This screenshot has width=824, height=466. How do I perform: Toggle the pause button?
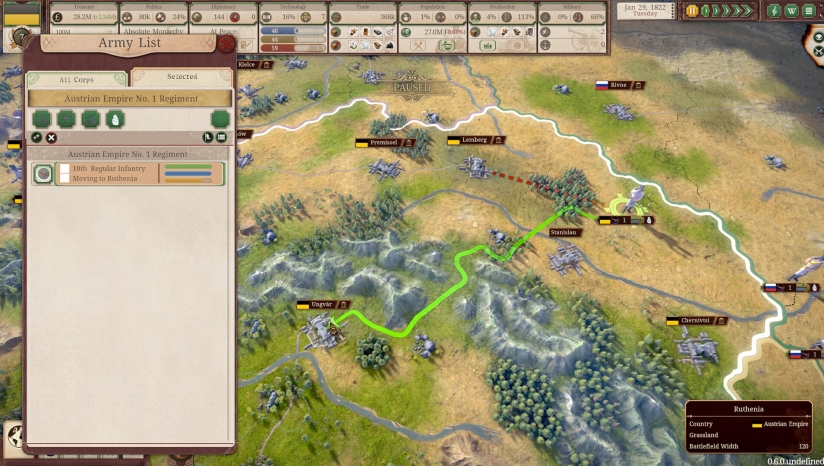[x=692, y=11]
